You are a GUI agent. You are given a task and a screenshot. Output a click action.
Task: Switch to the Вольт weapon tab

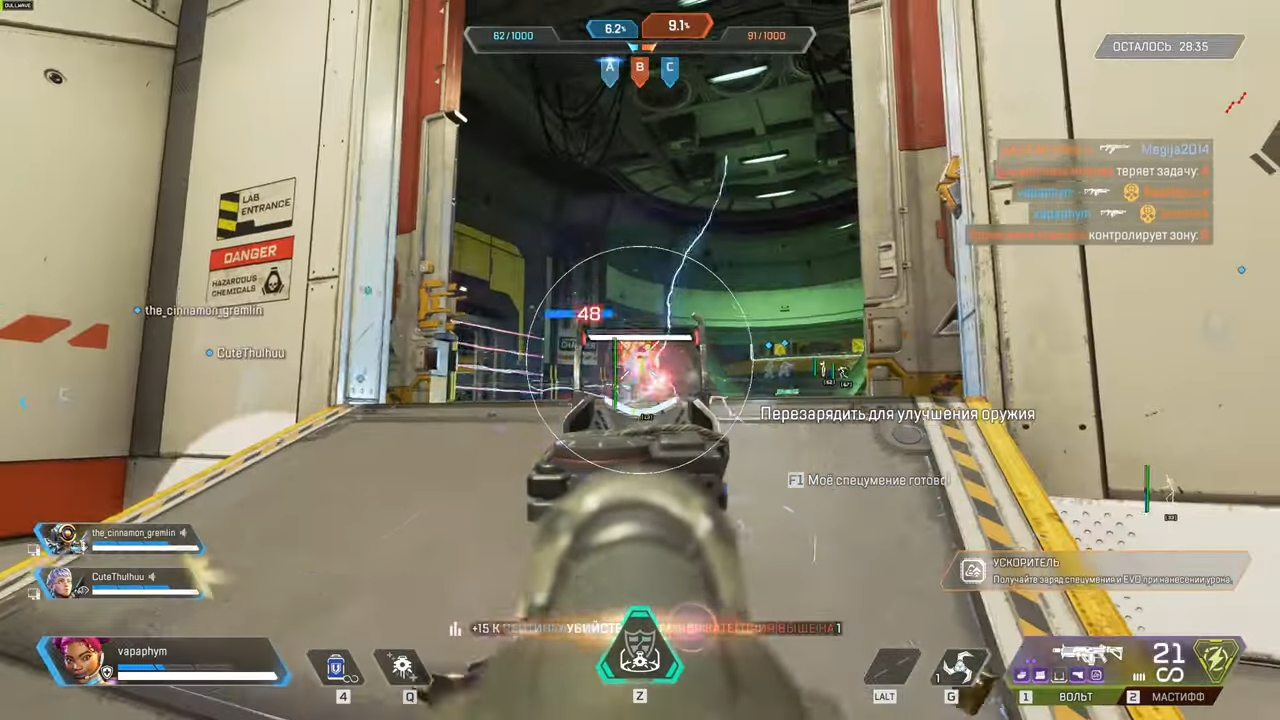(x=1066, y=697)
